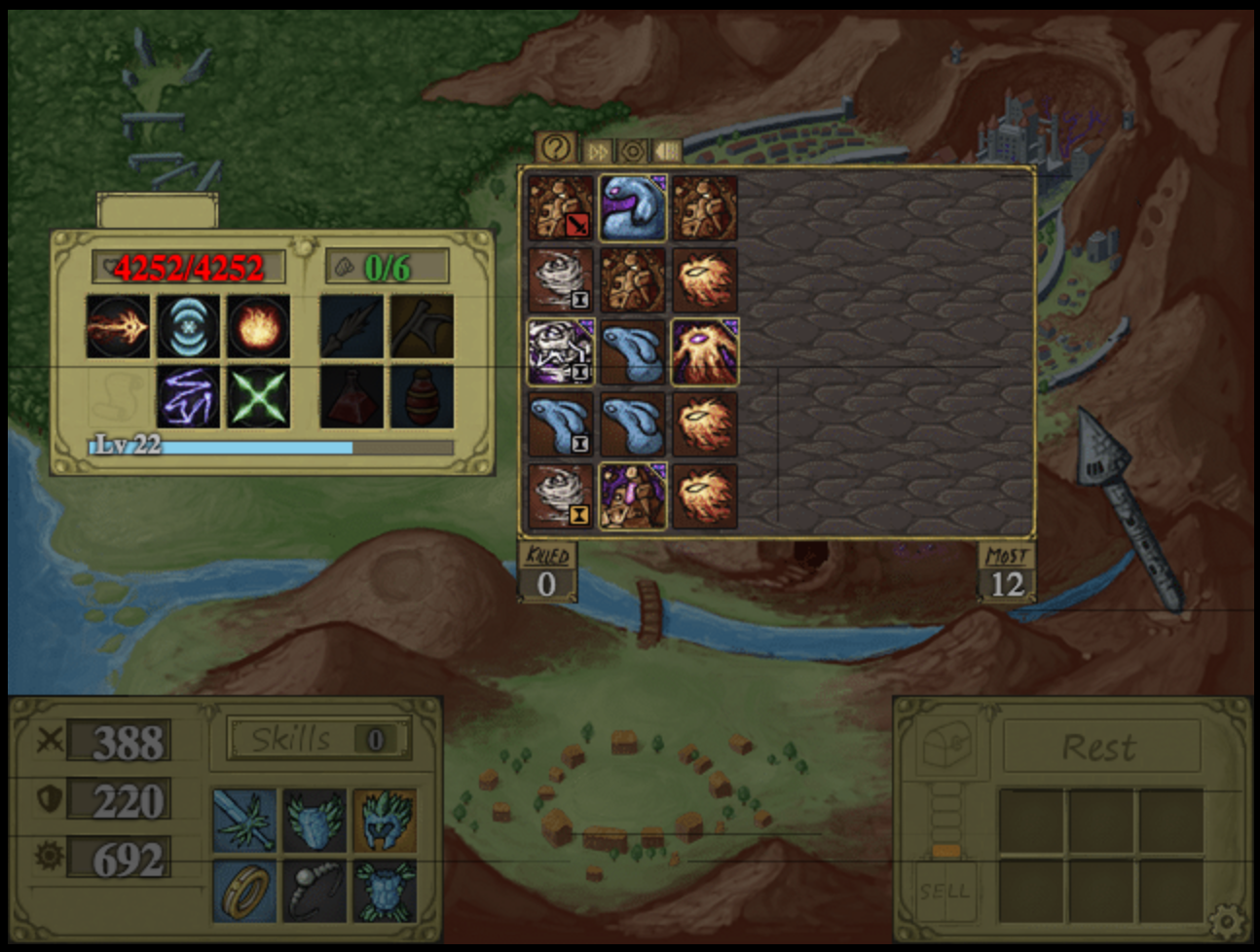Image resolution: width=1260 pixels, height=952 pixels.
Task: Open settings with the gear icon
Action: [x=1226, y=920]
